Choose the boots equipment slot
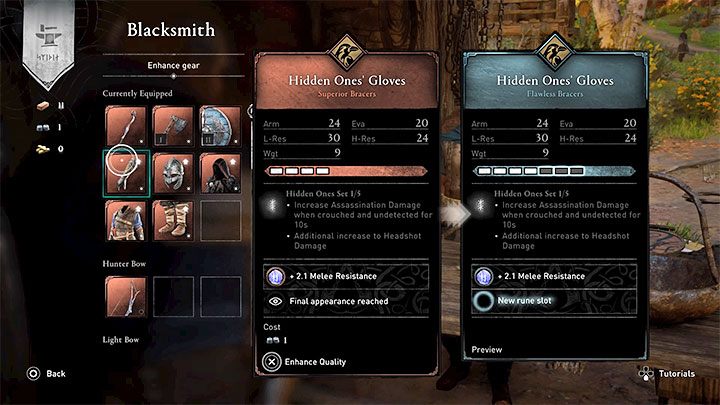The image size is (720, 405). pos(172,220)
